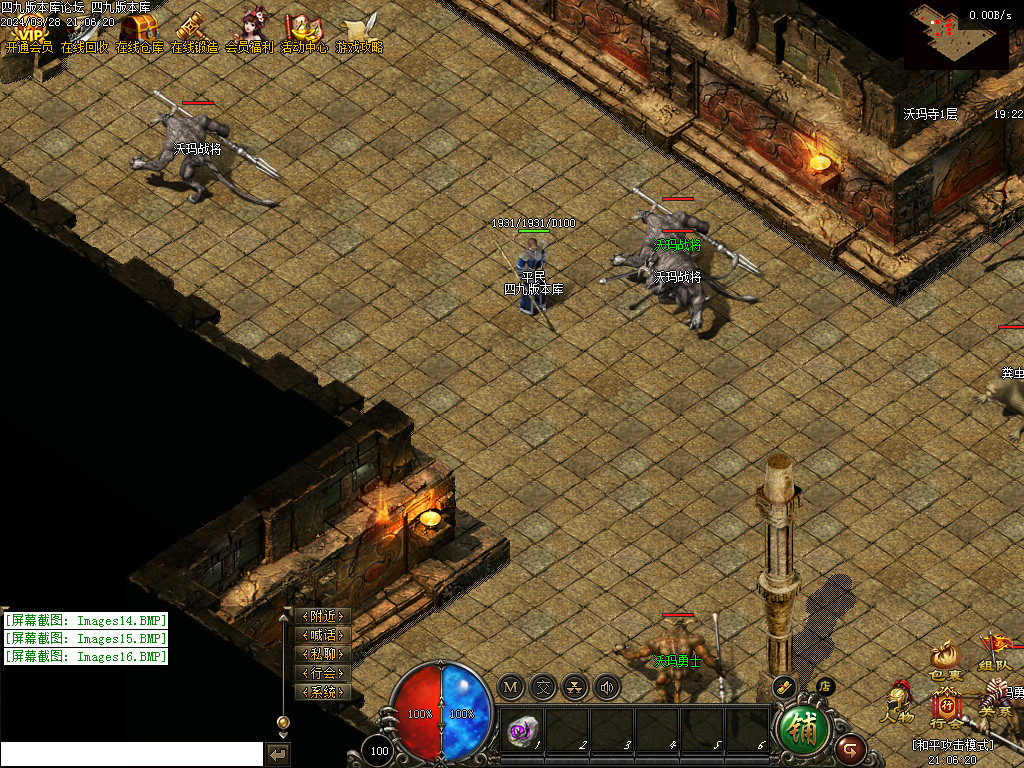Open the green 铺 shop button
Image resolution: width=1024 pixels, height=768 pixels.
(803, 730)
